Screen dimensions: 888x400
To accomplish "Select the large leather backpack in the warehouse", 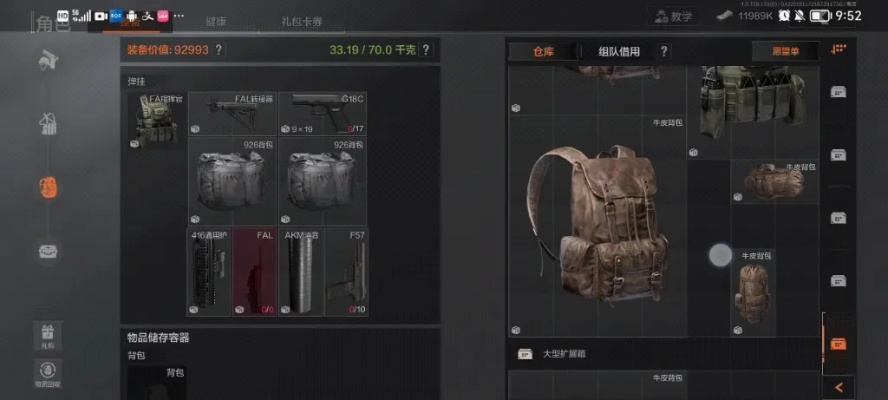I will pos(596,226).
